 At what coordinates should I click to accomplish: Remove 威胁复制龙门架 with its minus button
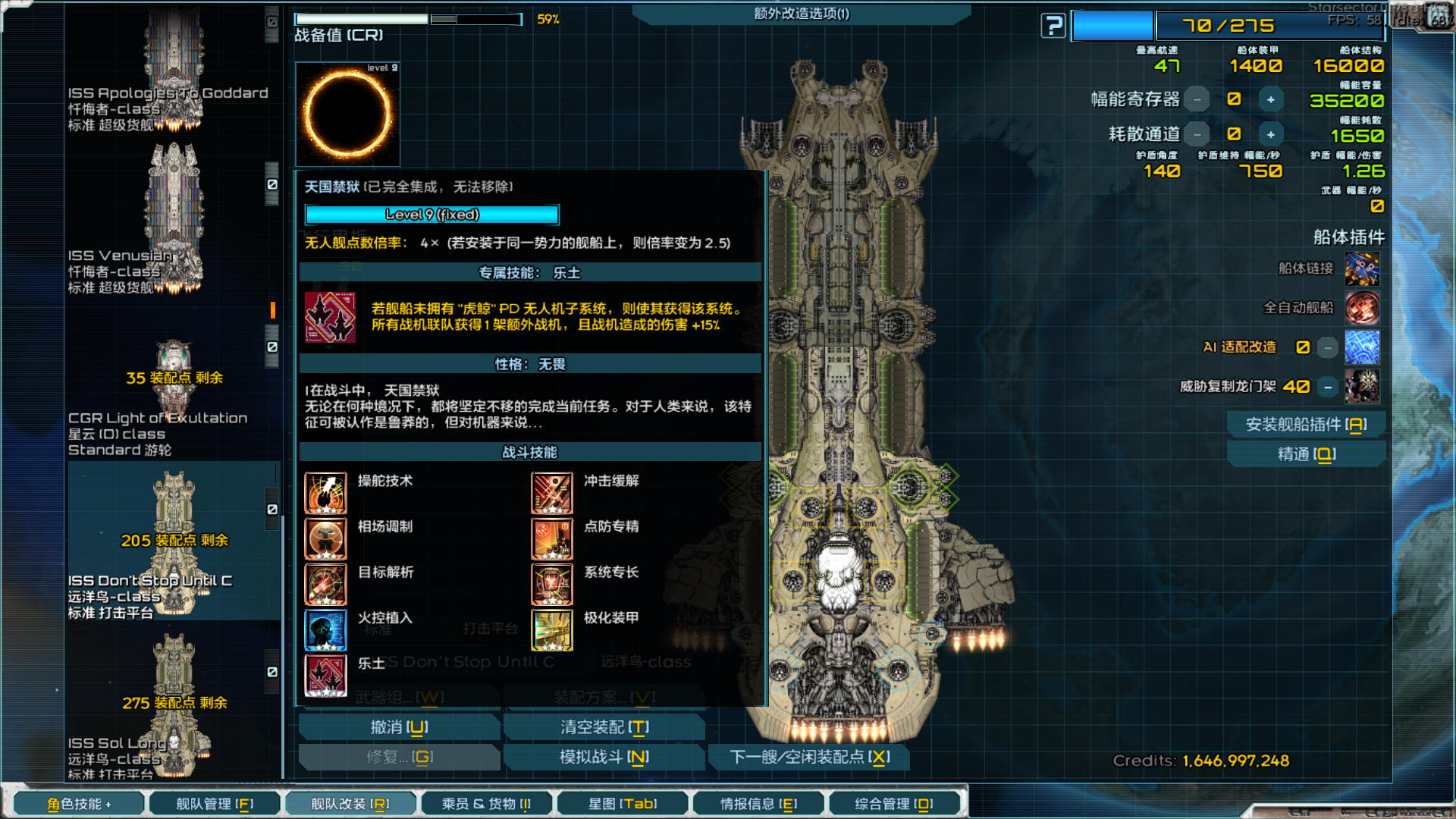coord(1328,387)
